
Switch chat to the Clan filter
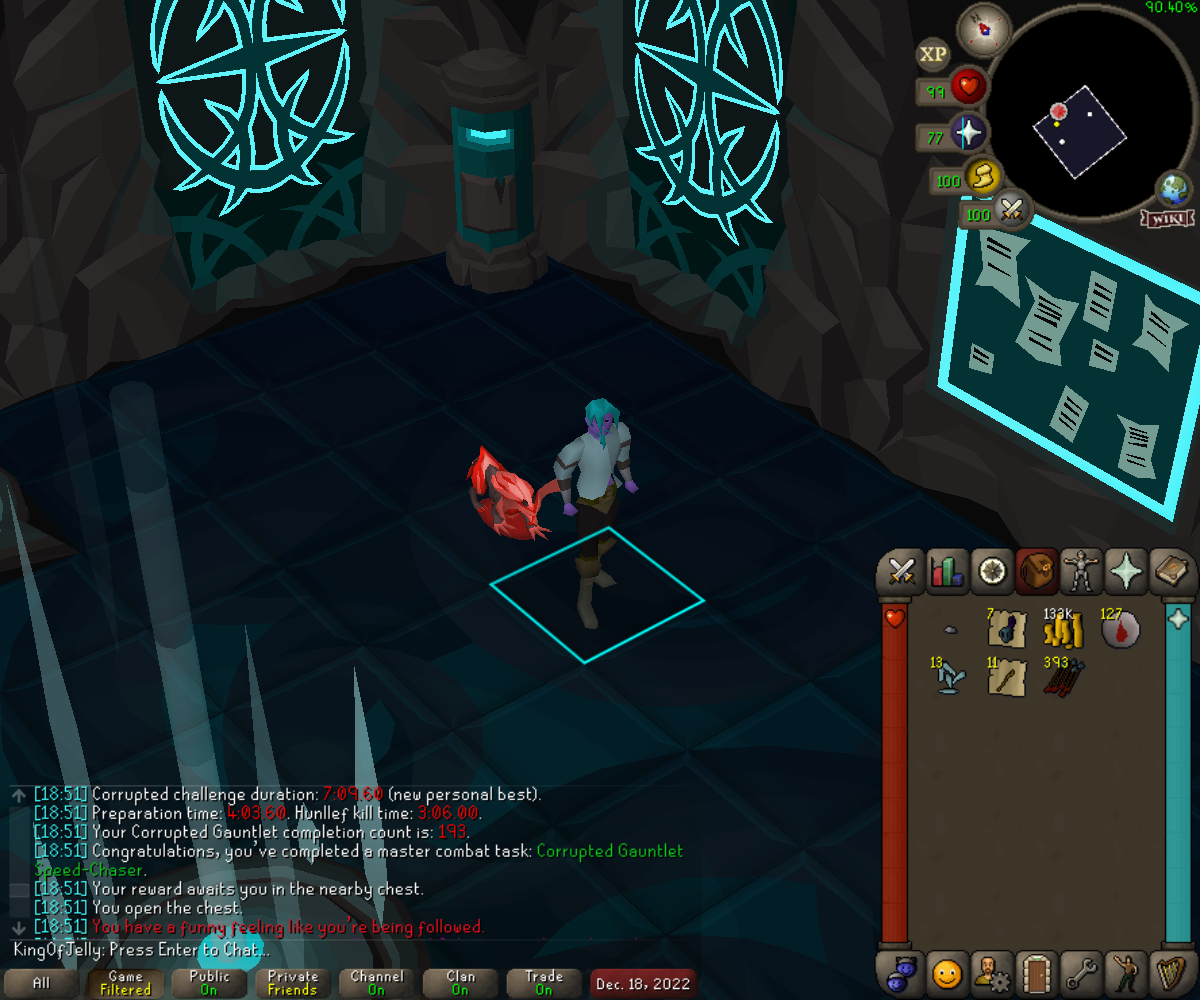point(460,983)
